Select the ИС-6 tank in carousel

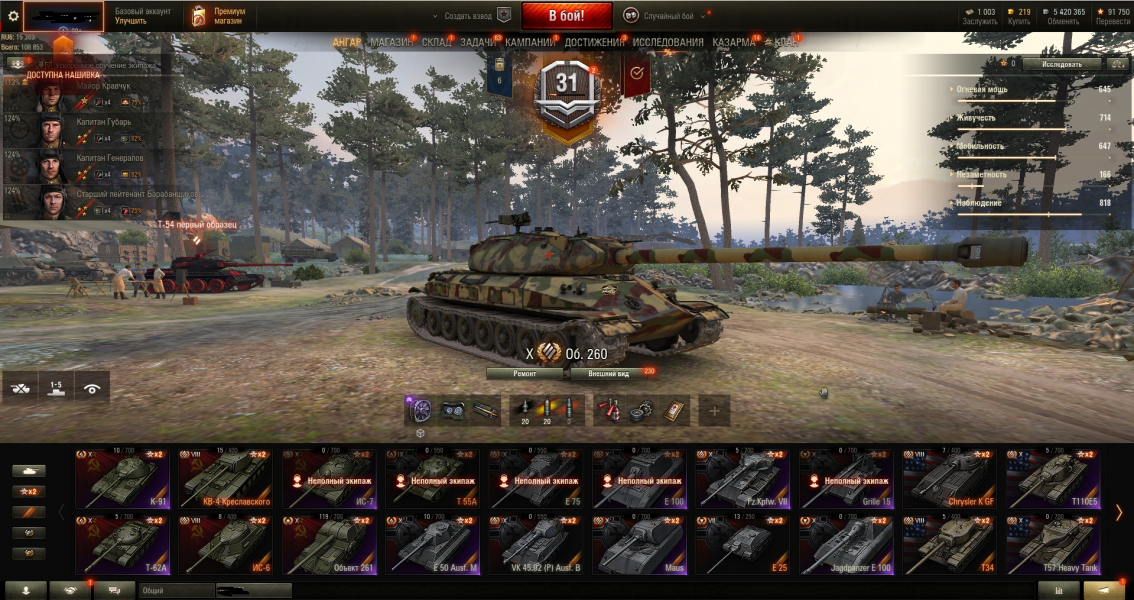[227, 546]
